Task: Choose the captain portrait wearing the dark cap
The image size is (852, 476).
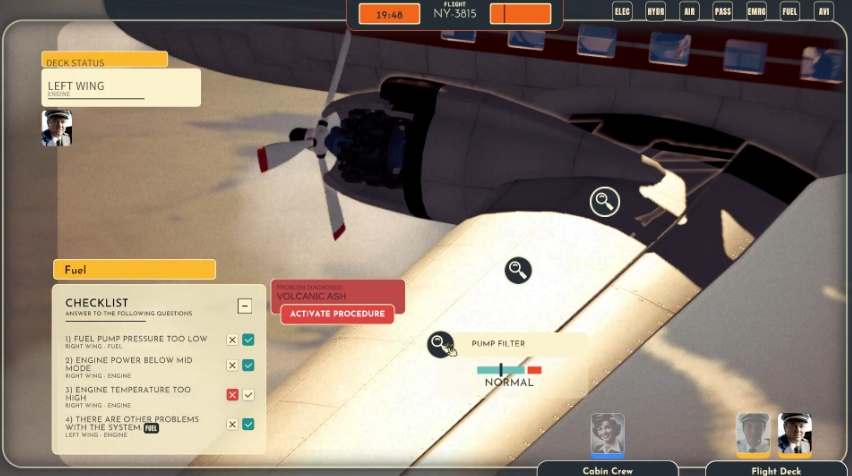Action: pos(795,433)
